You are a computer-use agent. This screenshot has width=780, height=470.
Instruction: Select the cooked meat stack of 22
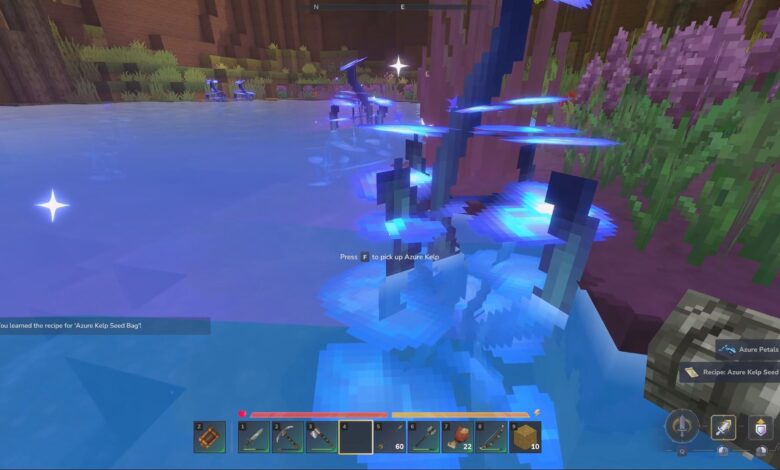pyautogui.click(x=457, y=437)
